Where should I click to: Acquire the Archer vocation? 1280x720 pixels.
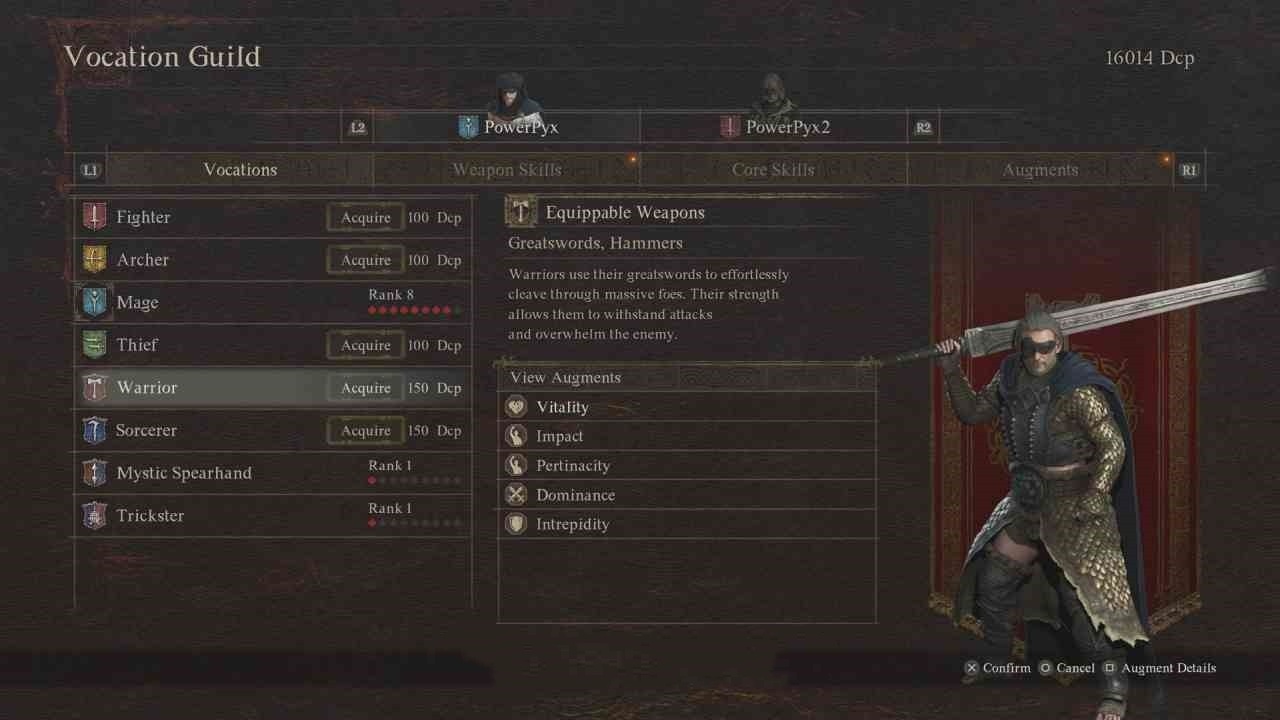tap(366, 260)
